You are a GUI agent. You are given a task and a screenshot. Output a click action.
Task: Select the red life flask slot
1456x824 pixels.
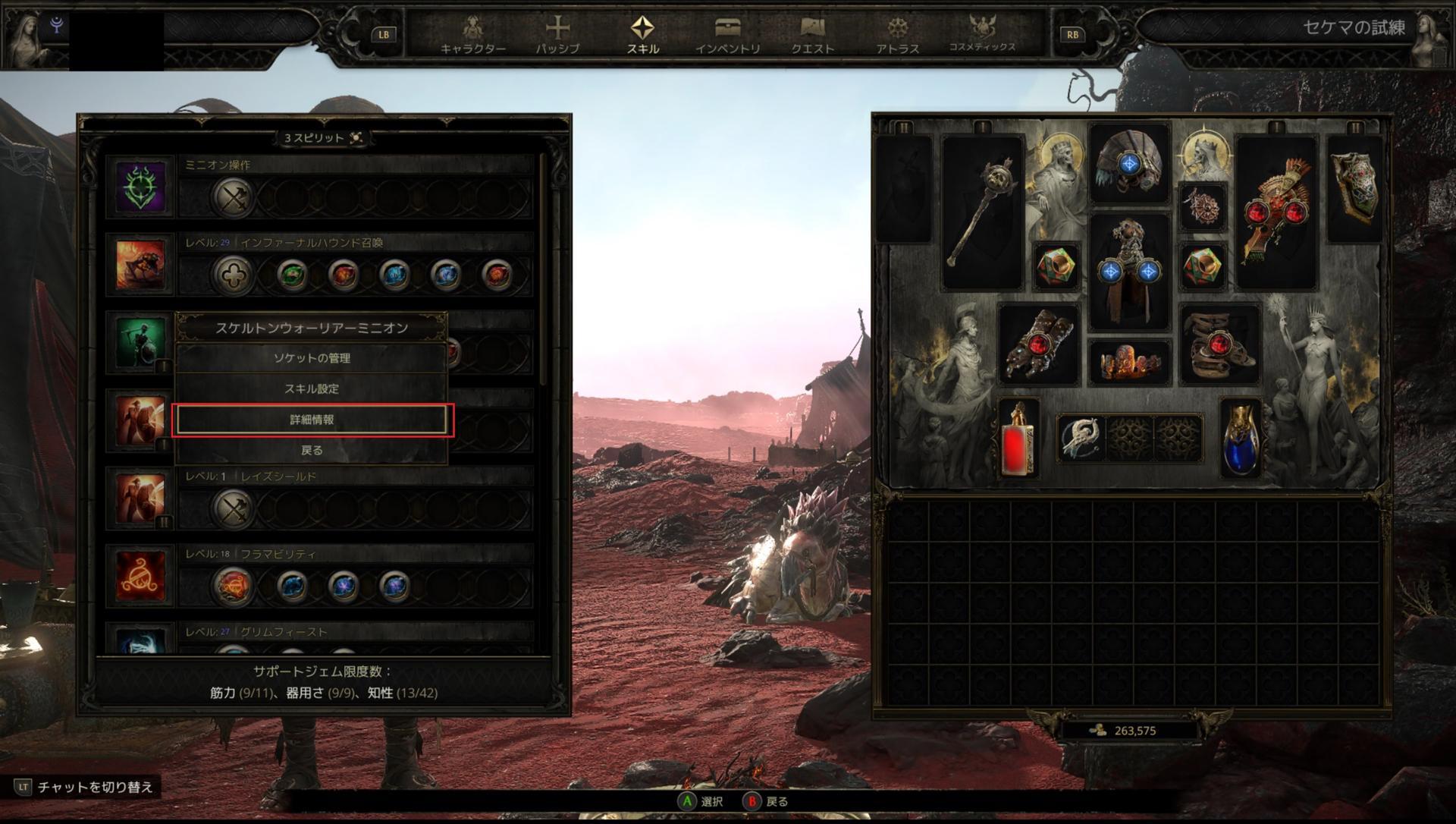1018,439
